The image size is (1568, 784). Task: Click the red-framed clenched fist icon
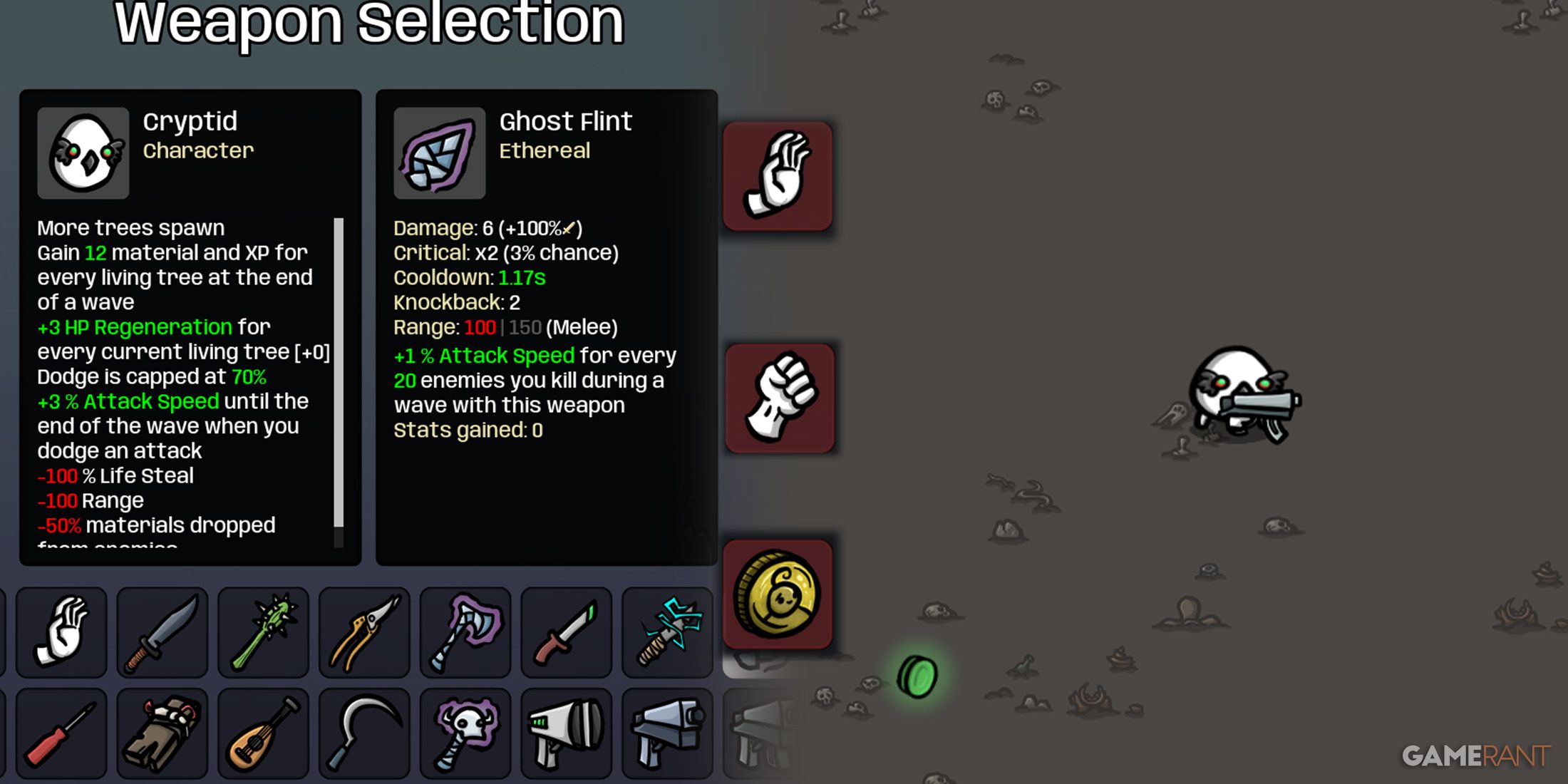click(780, 398)
